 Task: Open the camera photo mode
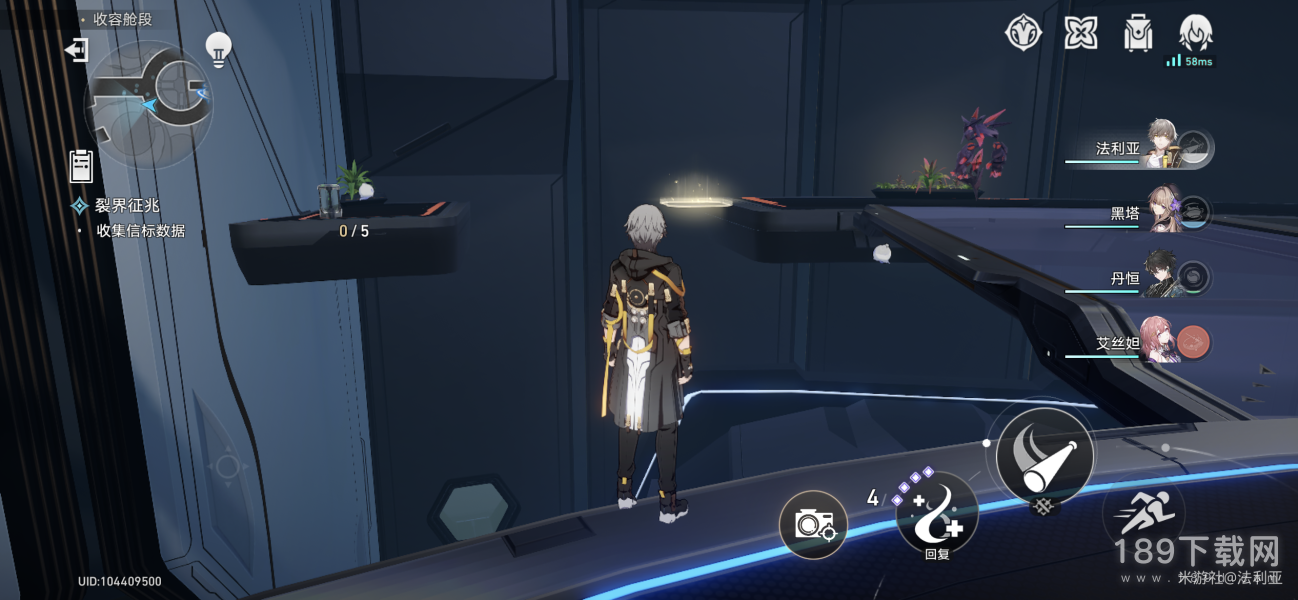coord(813,524)
